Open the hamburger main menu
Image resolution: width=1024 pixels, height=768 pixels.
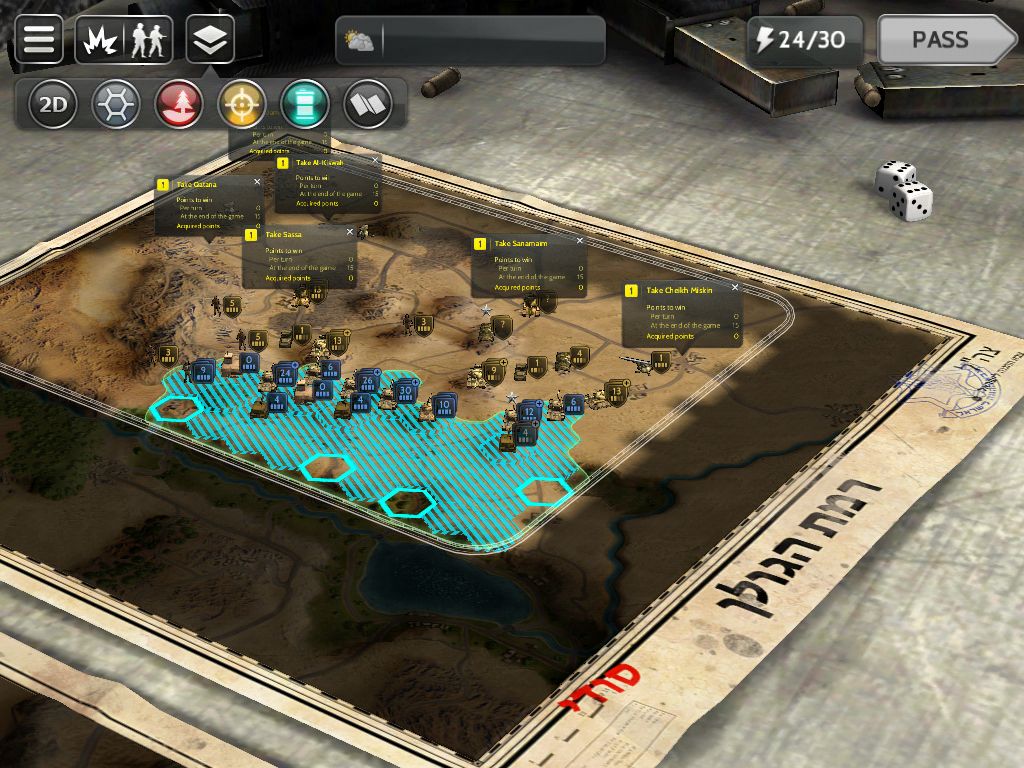(39, 40)
